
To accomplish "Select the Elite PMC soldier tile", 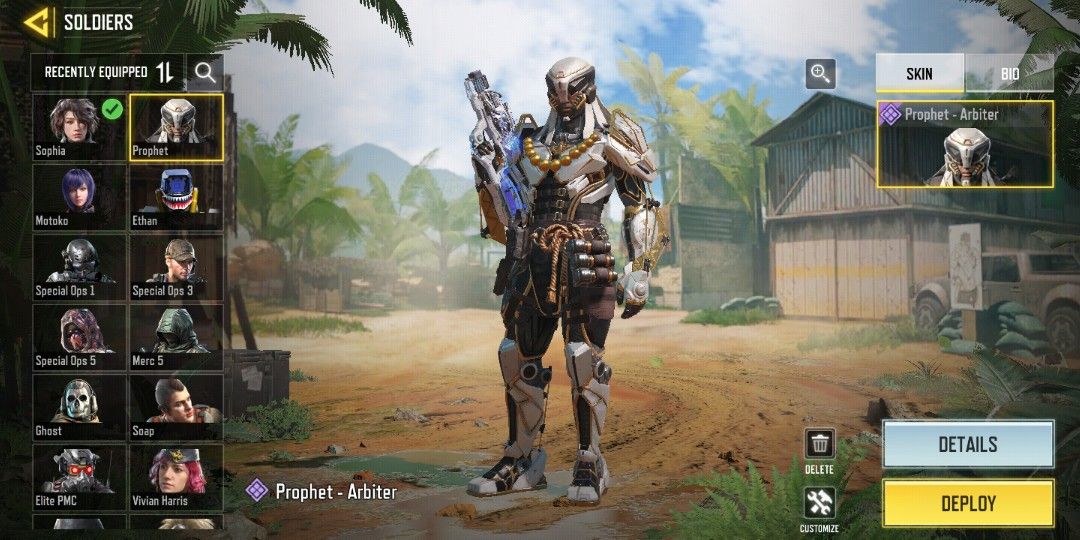I will coord(79,477).
